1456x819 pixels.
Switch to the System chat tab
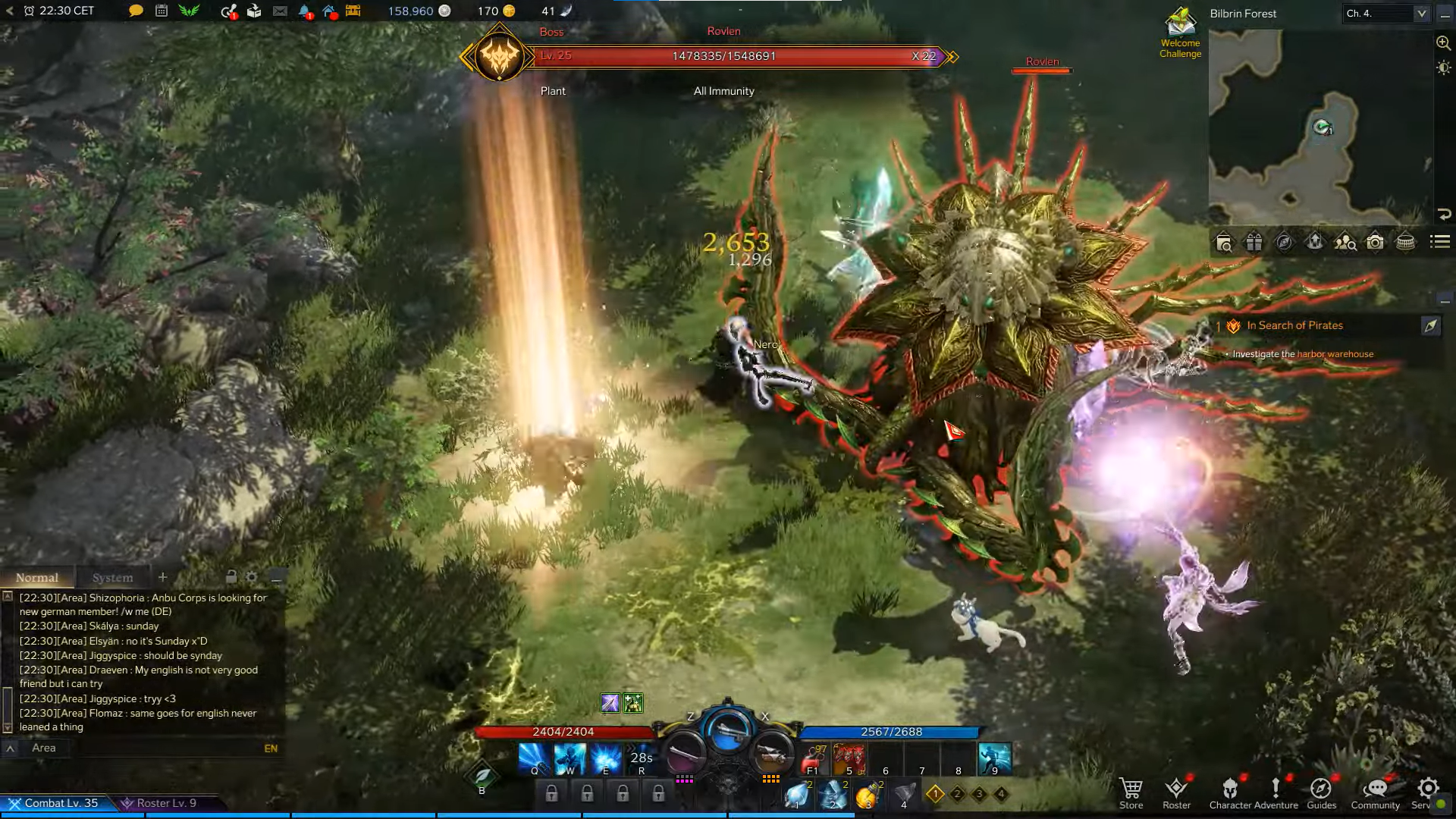pos(112,578)
